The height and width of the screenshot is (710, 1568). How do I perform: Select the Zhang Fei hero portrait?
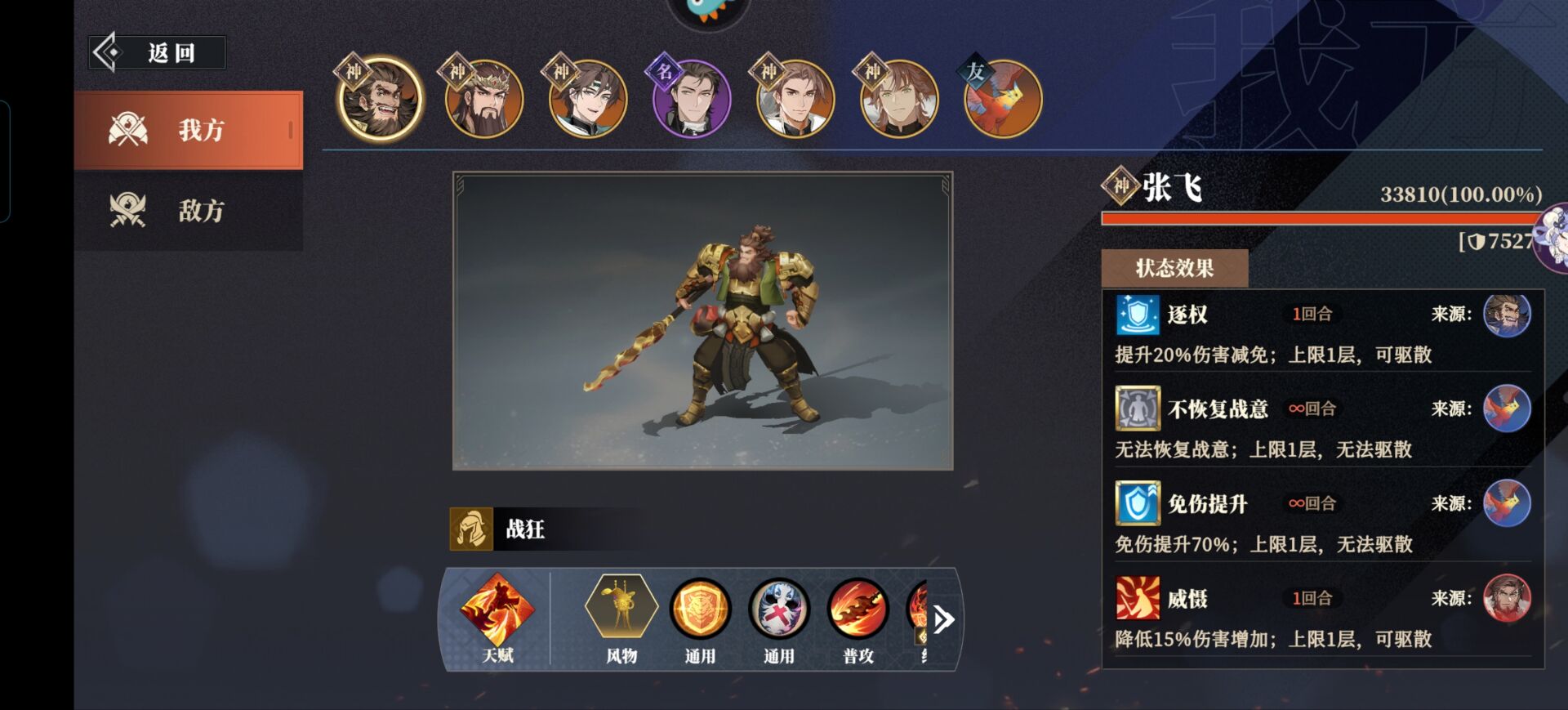point(380,100)
